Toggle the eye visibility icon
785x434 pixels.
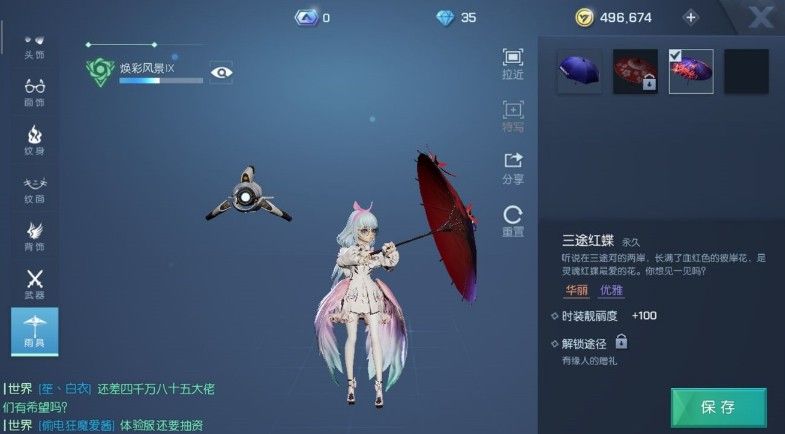tap(221, 71)
